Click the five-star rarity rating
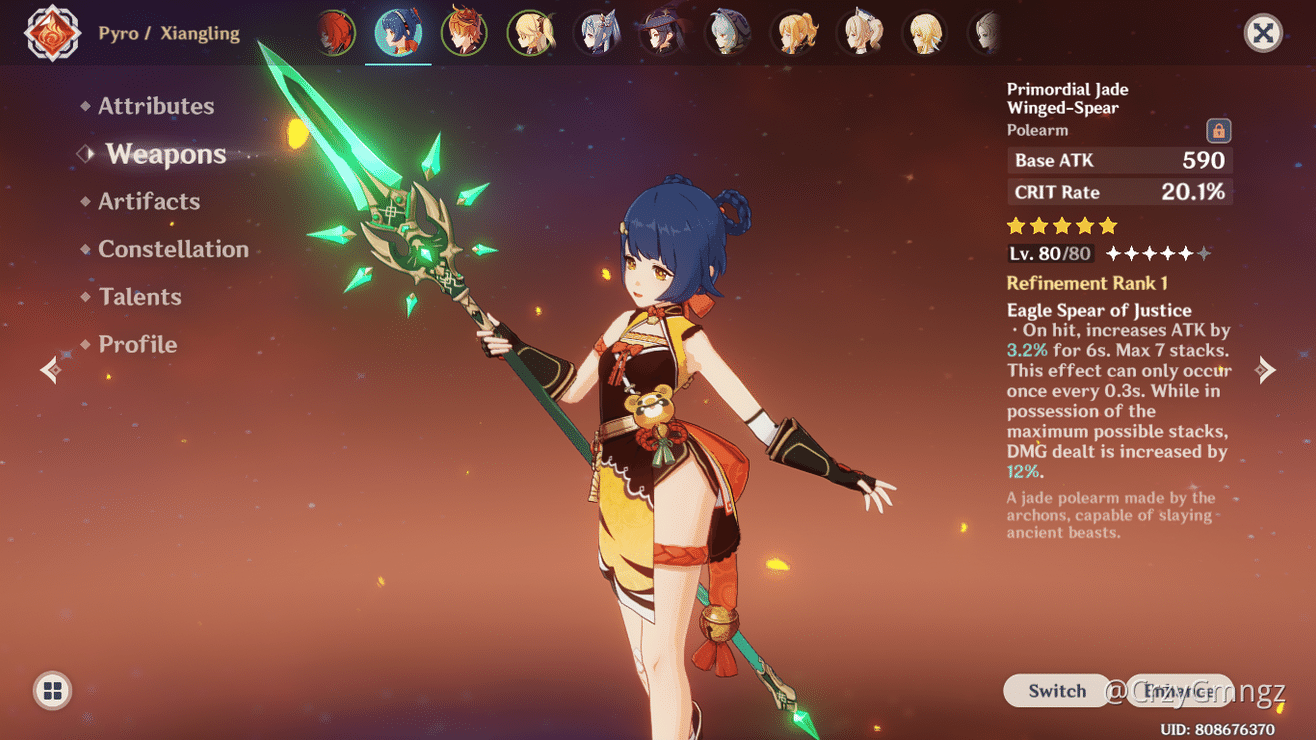 pyautogui.click(x=1062, y=227)
